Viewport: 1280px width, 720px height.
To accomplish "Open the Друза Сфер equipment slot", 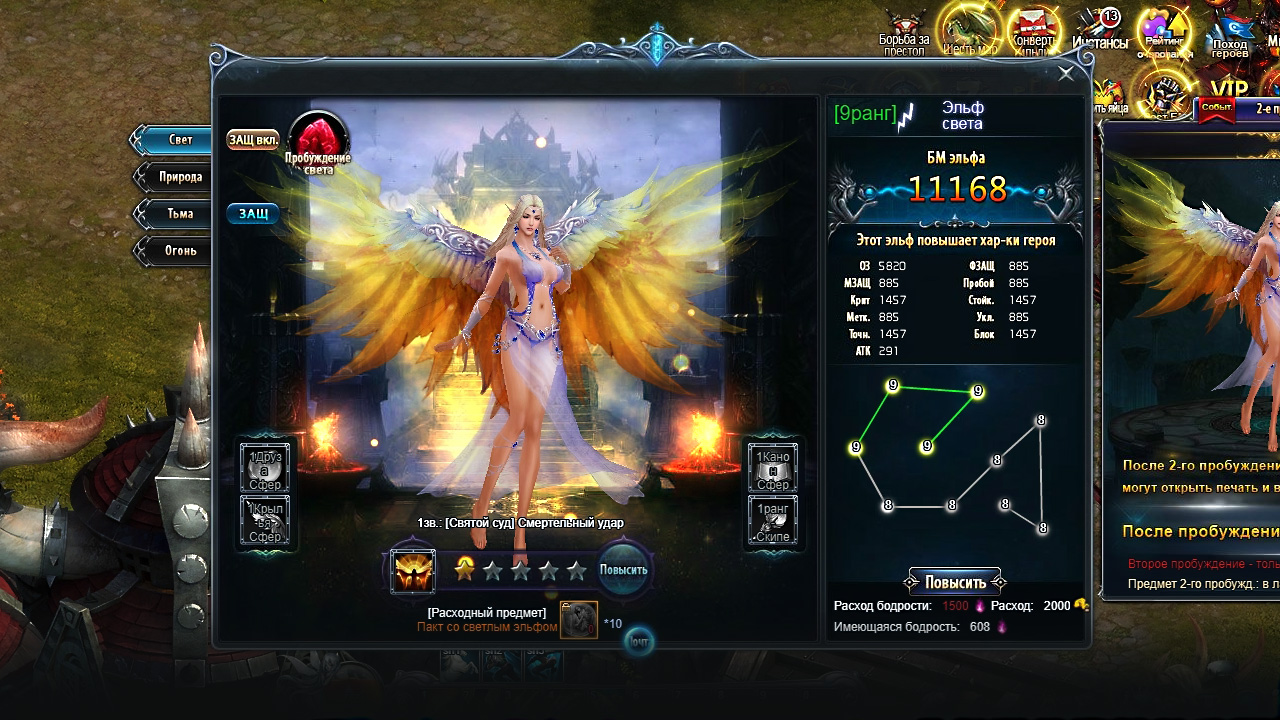I will click(265, 468).
